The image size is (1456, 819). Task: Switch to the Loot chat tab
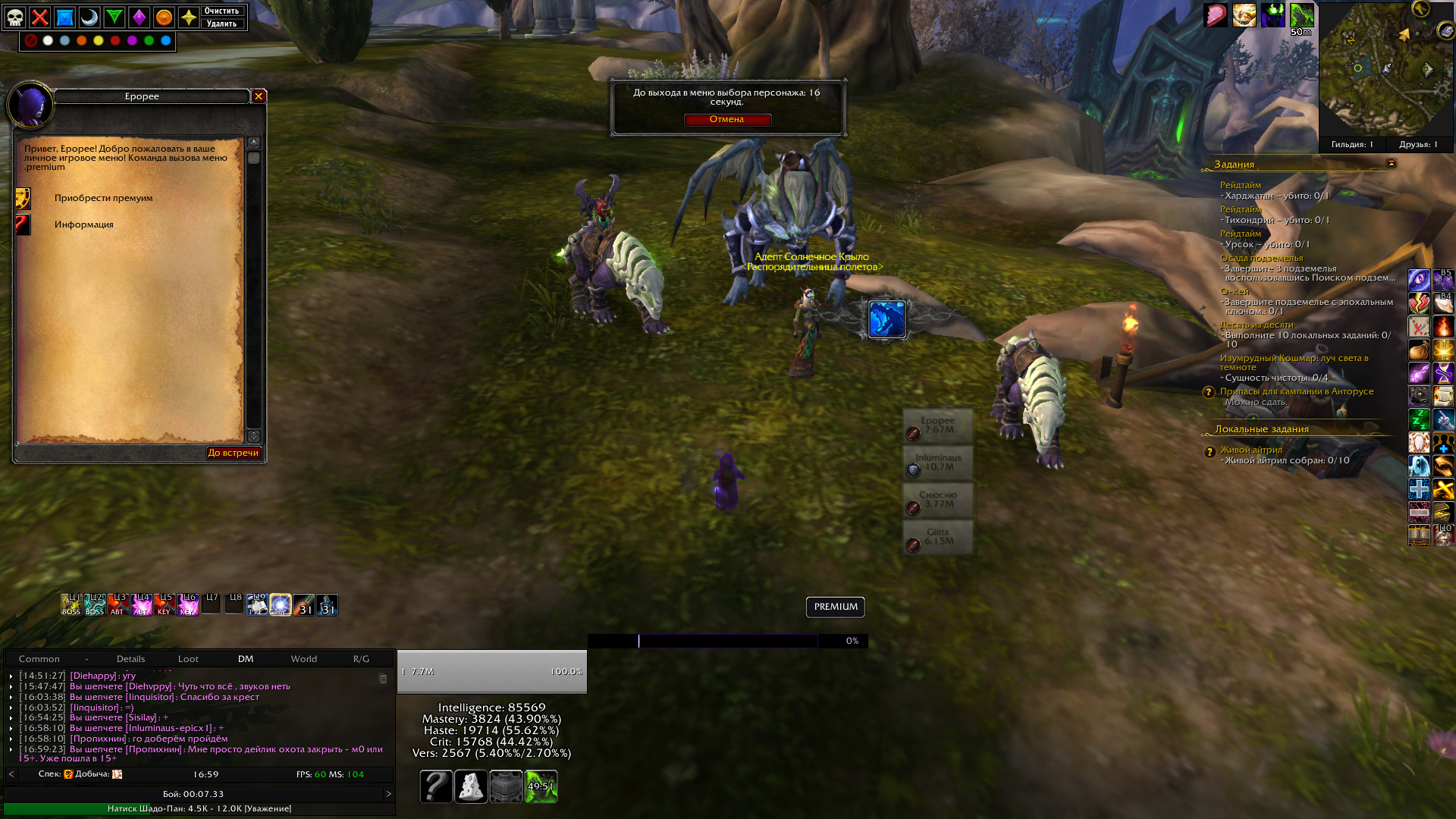(188, 659)
